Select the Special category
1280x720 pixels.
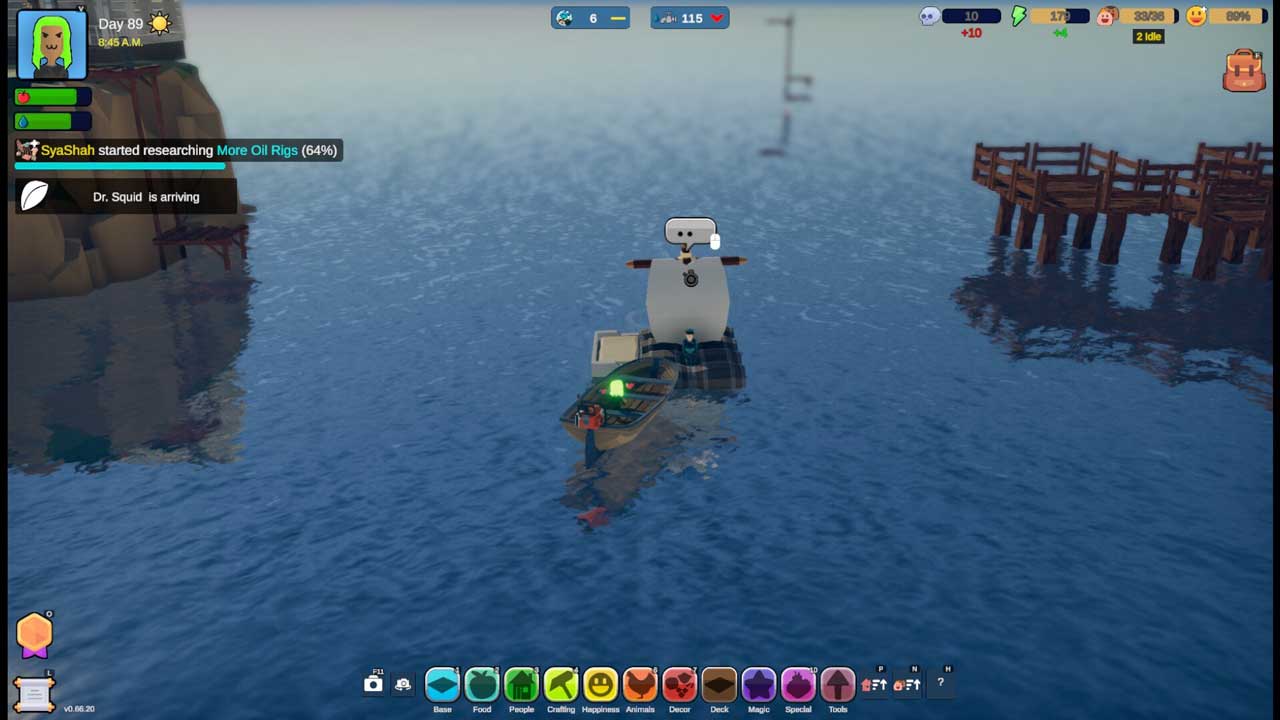coord(798,685)
